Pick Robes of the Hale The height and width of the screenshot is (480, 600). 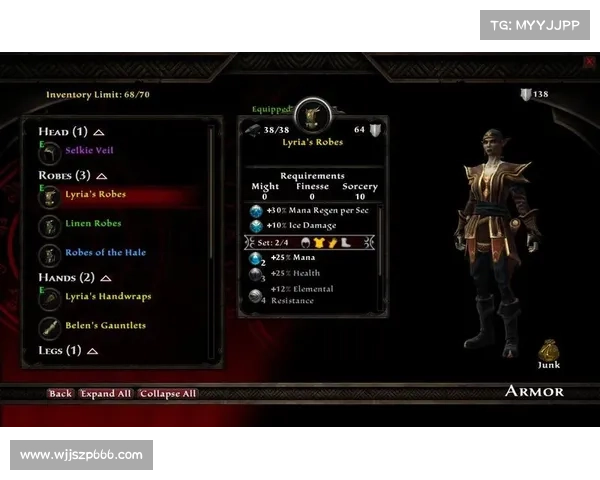click(x=106, y=252)
